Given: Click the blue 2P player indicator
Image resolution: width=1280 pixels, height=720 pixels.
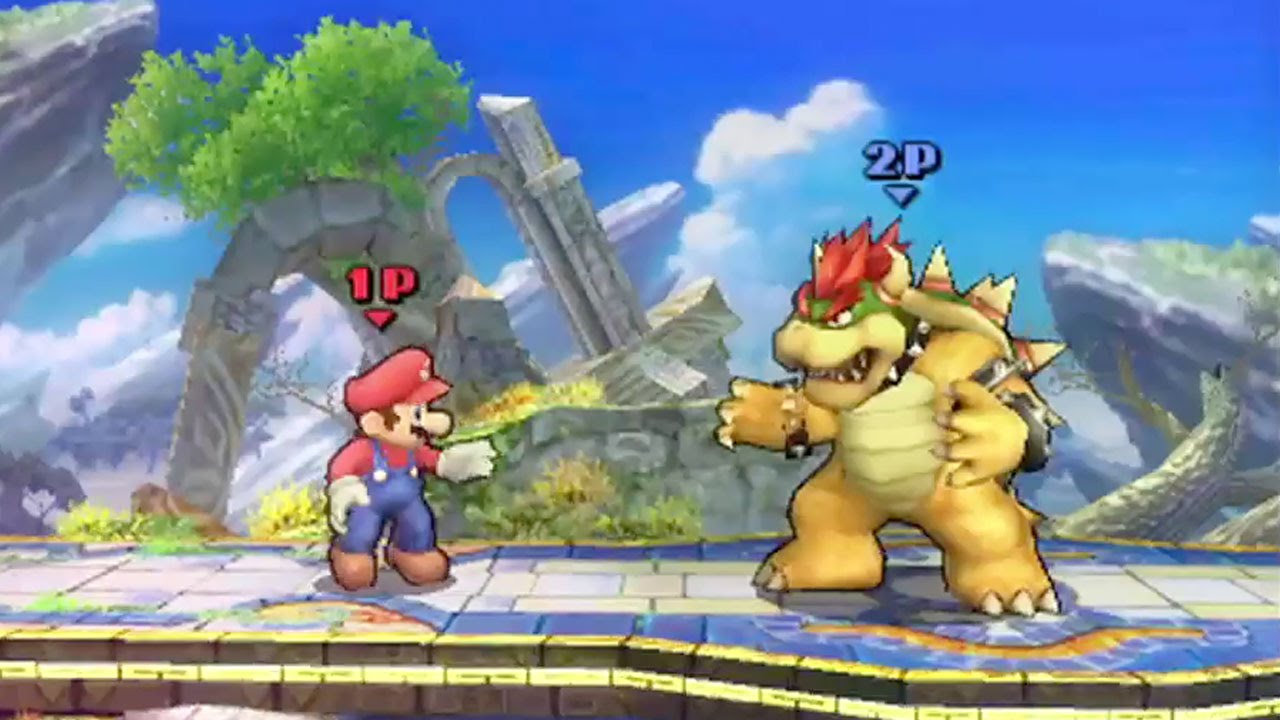Looking at the screenshot, I should coord(901,158).
